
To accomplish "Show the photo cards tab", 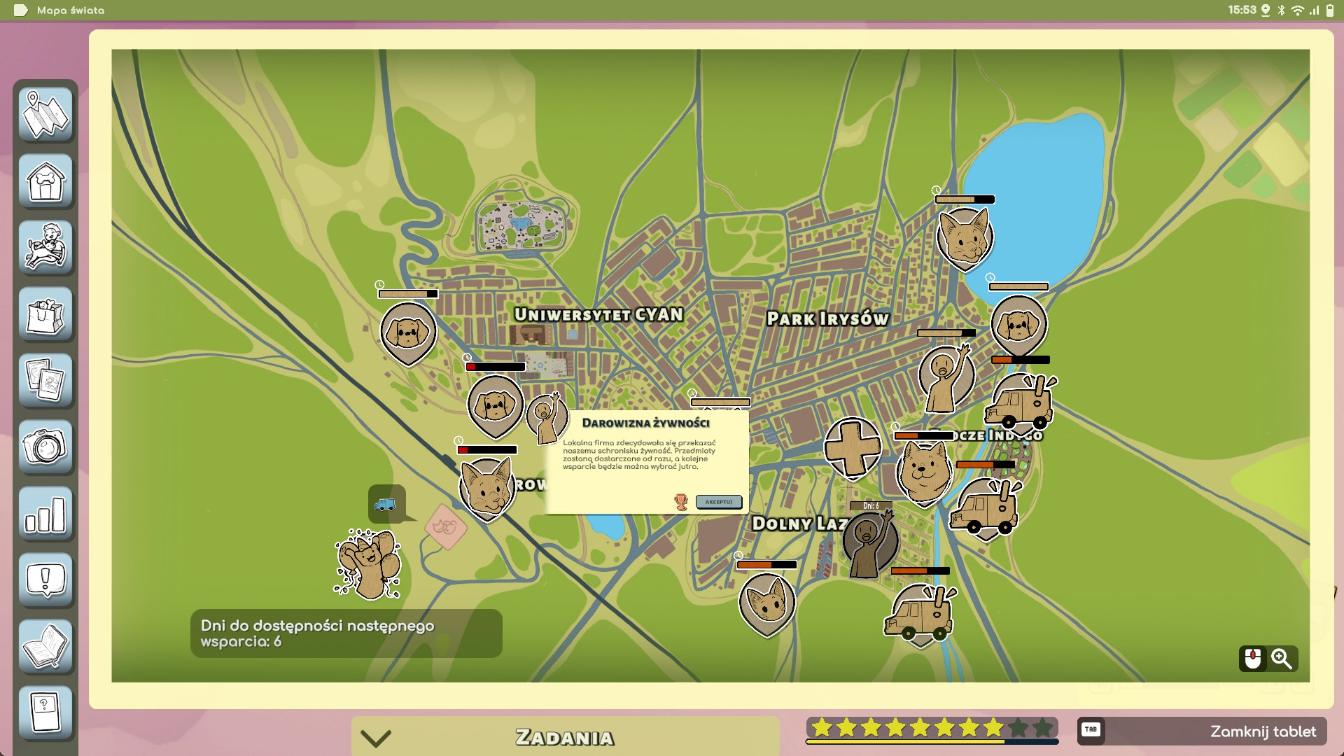I will coord(46,381).
